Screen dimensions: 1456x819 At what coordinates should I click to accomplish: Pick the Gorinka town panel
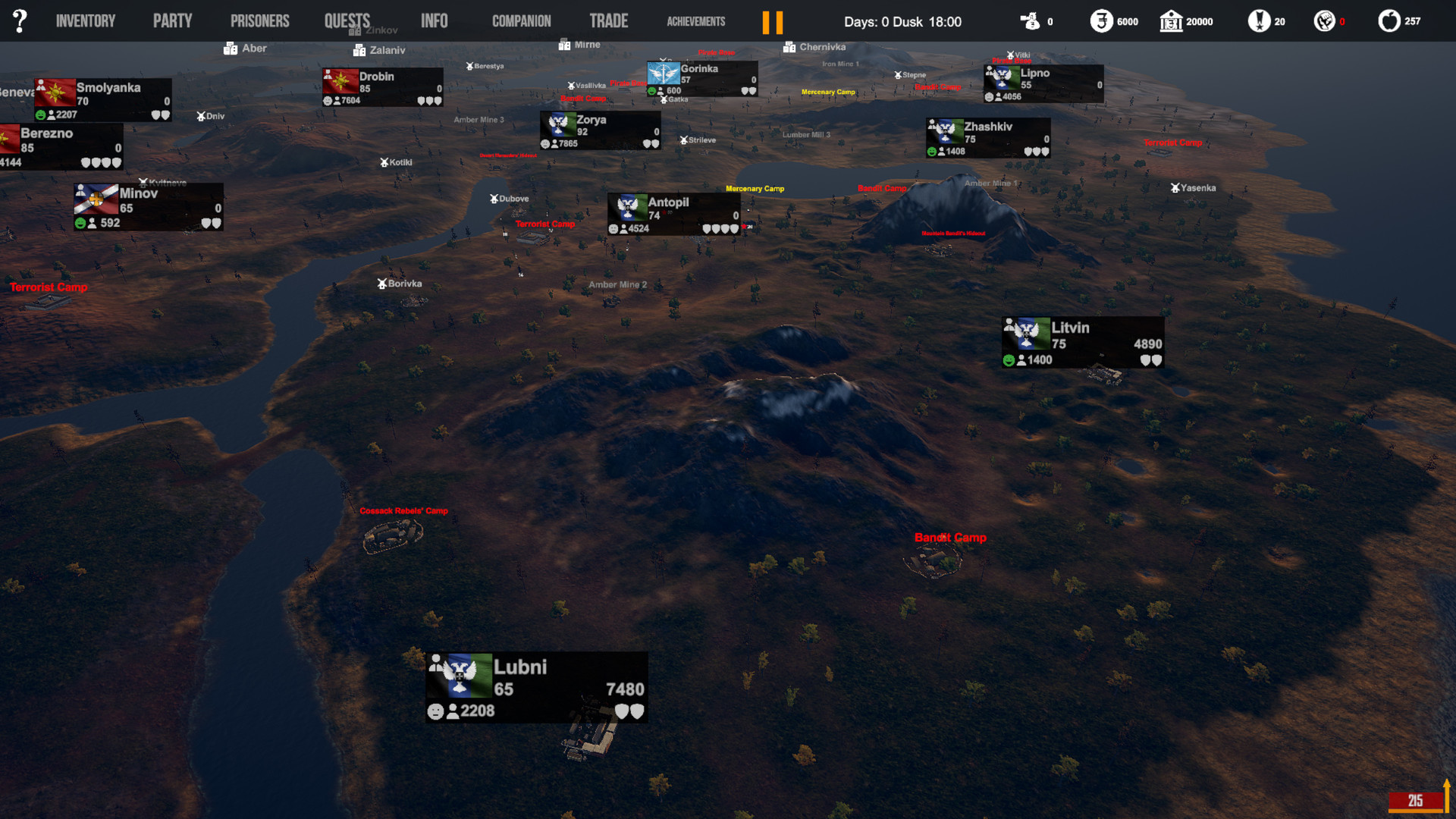point(701,79)
